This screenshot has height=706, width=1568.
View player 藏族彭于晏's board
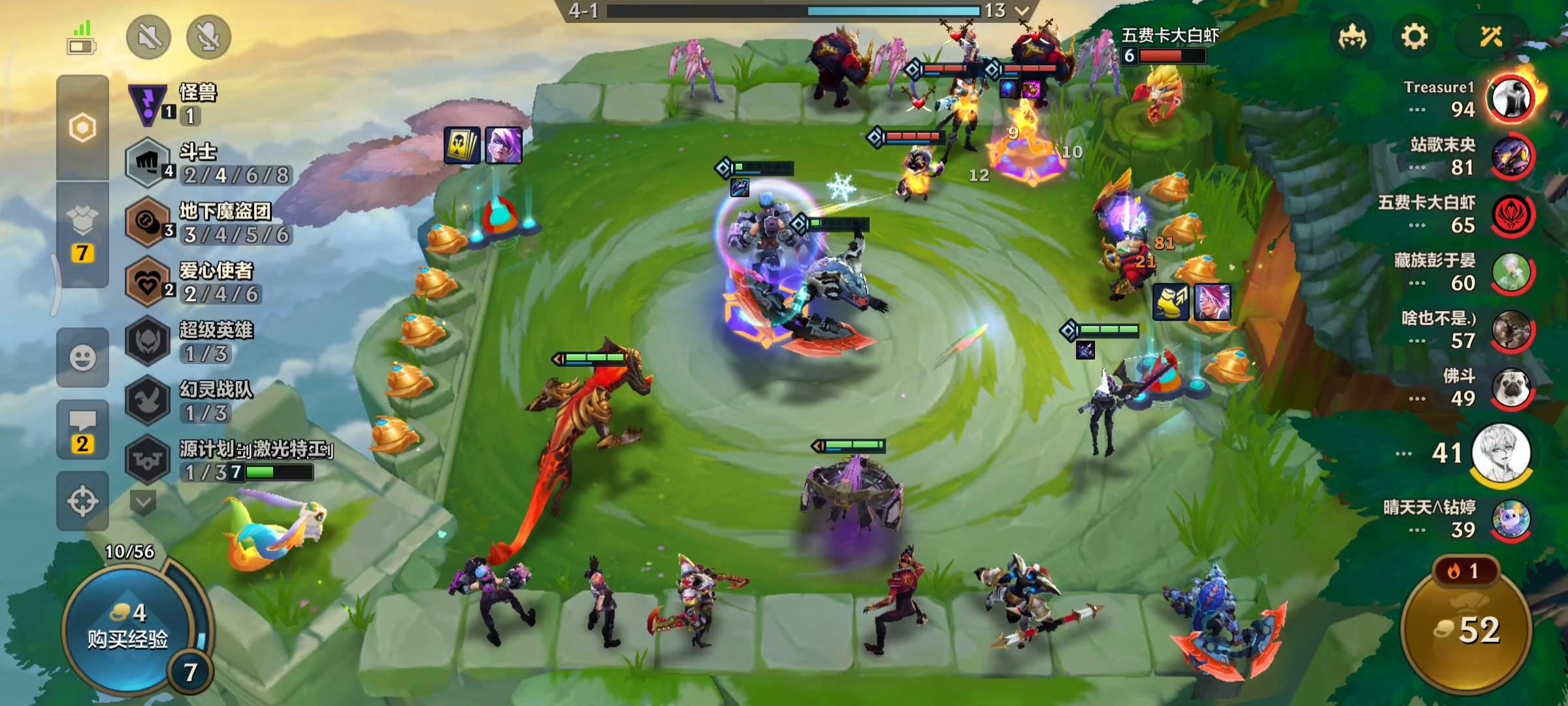1510,273
